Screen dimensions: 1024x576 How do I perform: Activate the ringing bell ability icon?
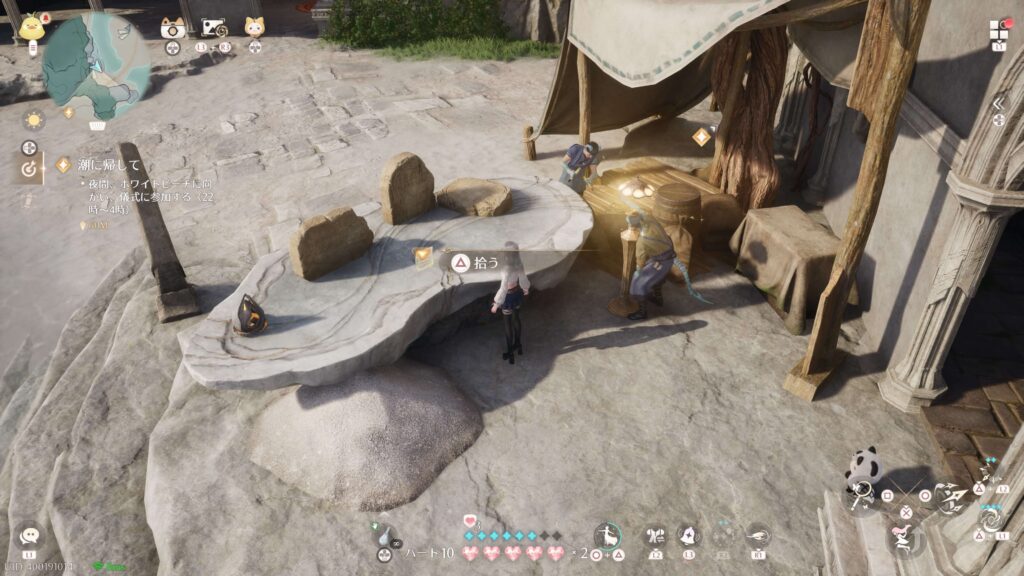(689, 536)
